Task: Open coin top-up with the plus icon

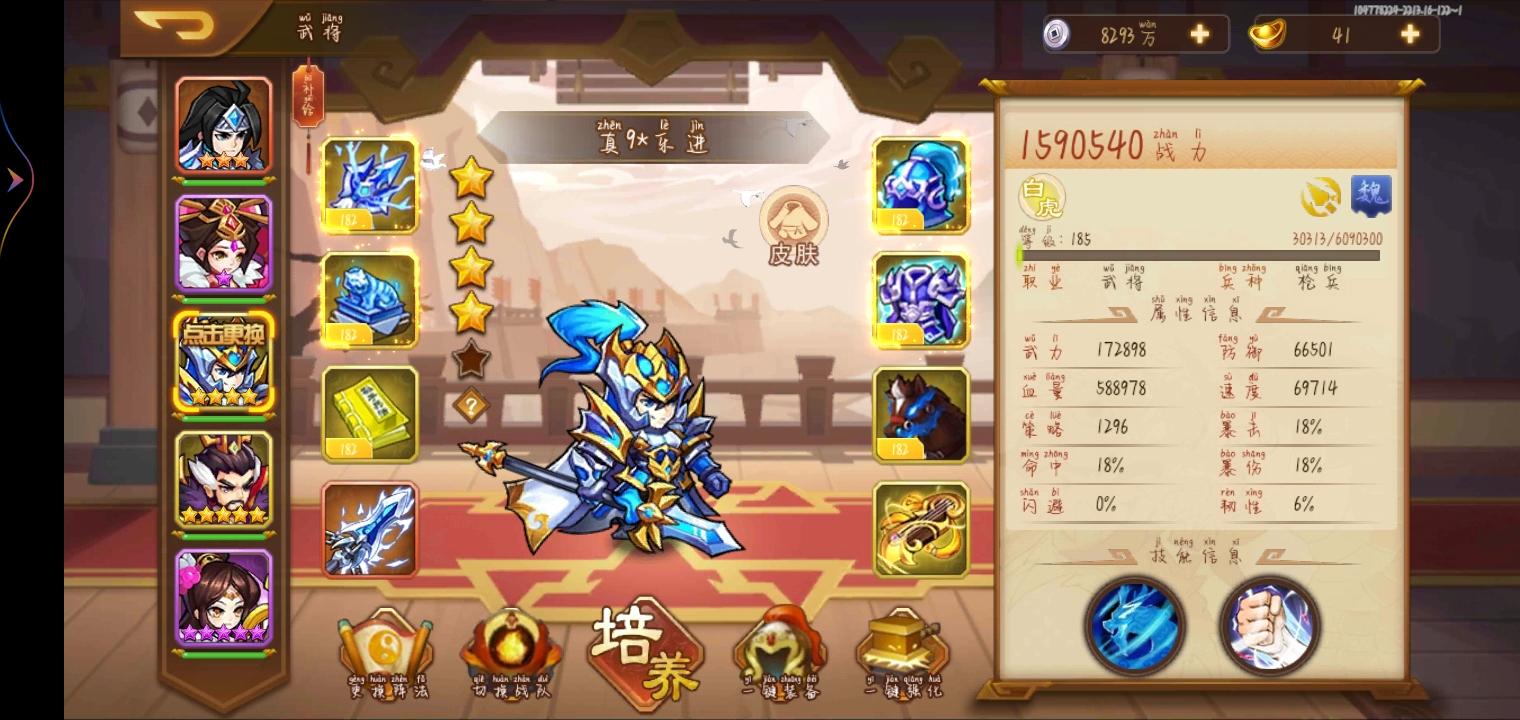Action: click(1198, 33)
